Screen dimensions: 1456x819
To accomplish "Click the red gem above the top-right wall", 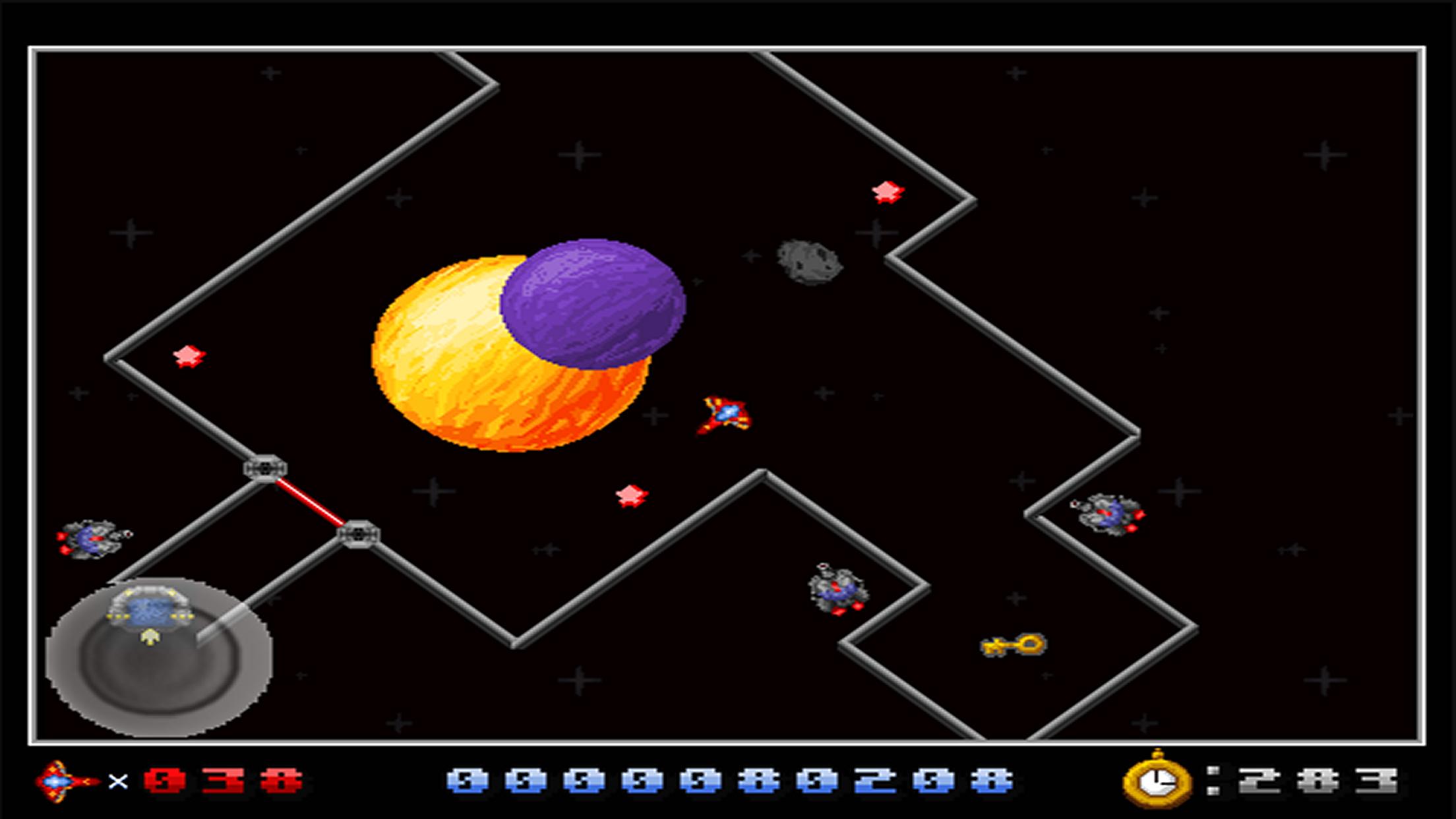I will coord(886,193).
